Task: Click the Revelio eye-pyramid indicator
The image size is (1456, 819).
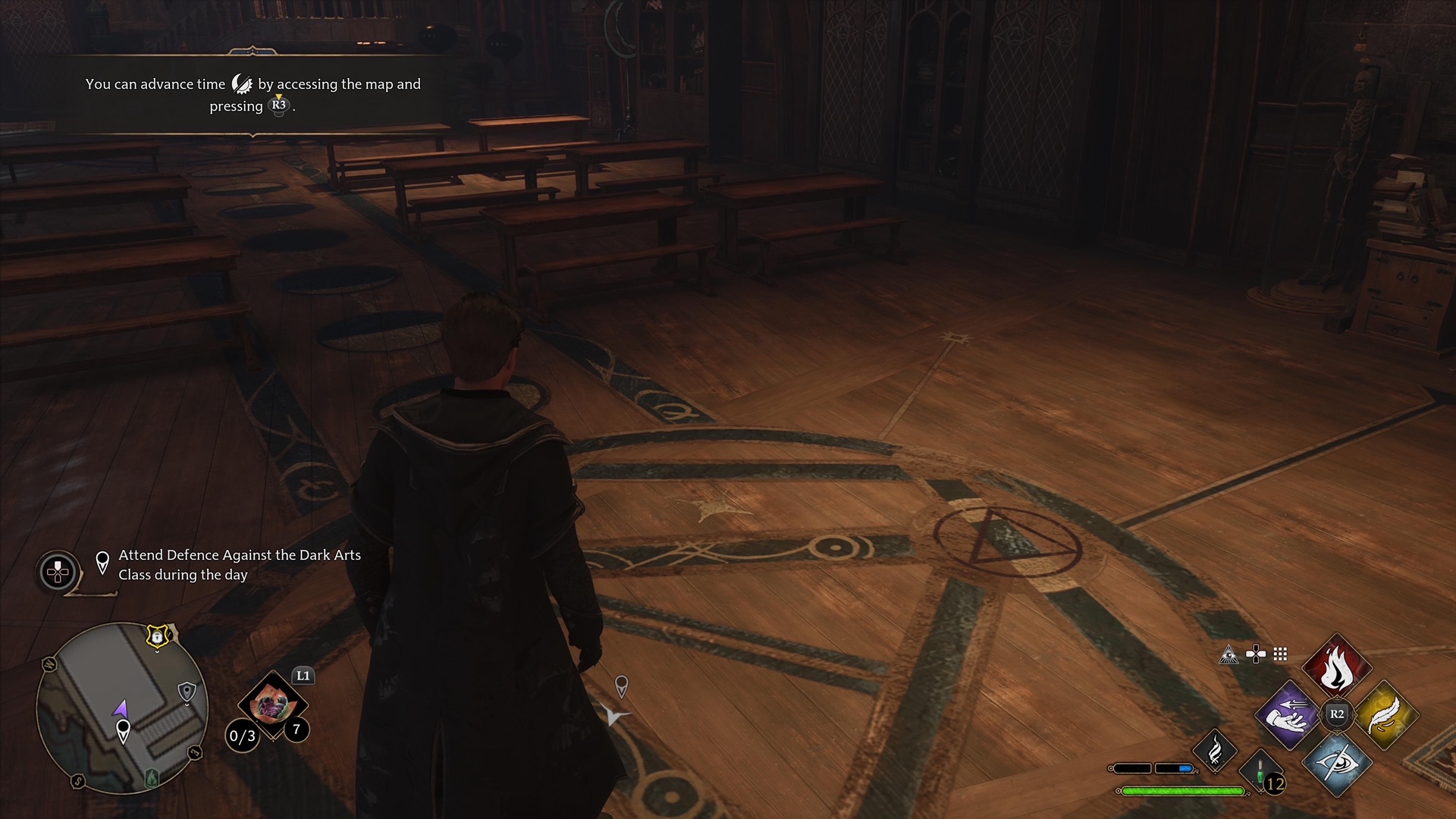Action: pyautogui.click(x=1228, y=654)
